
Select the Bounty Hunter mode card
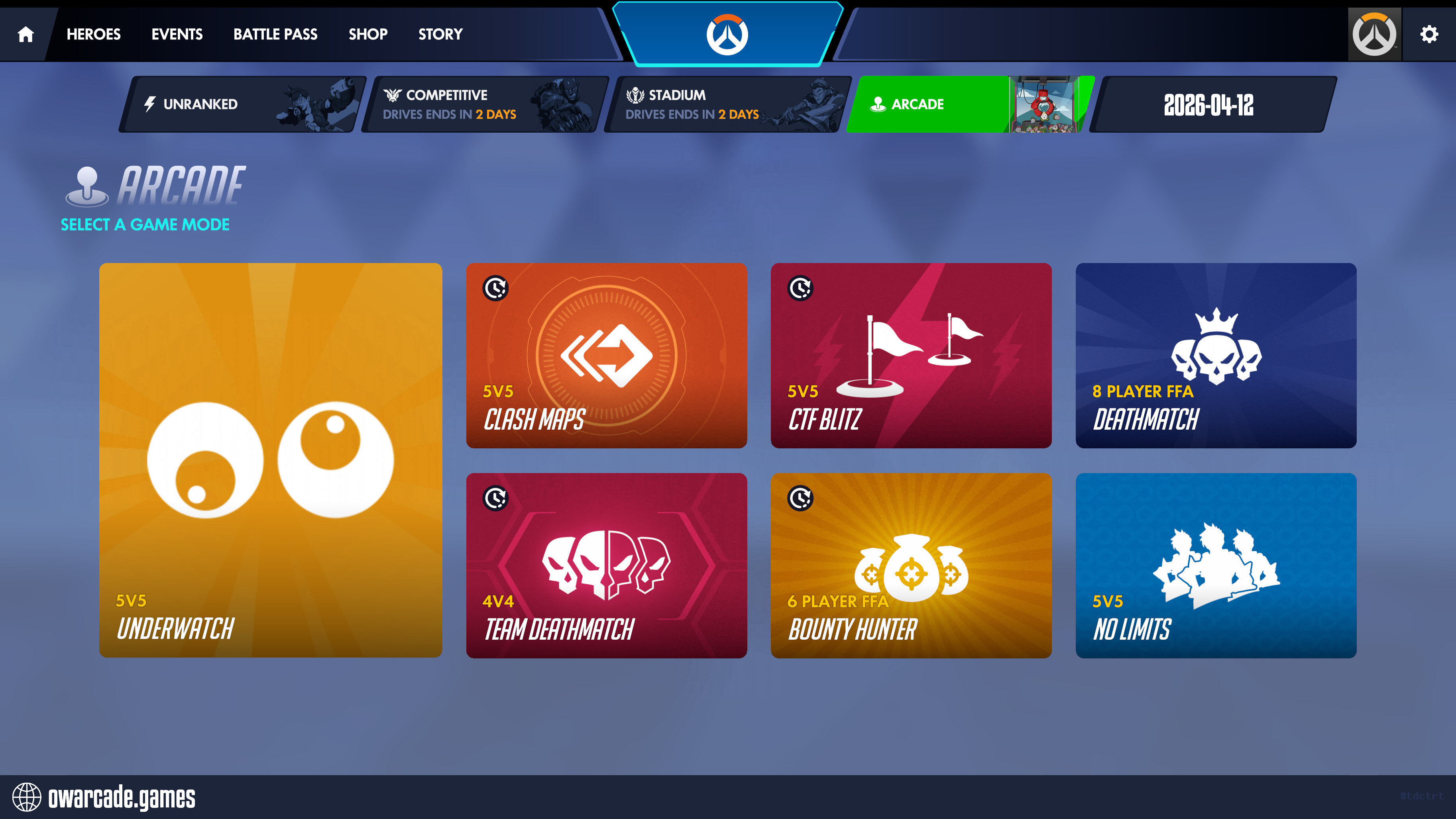pos(911,565)
